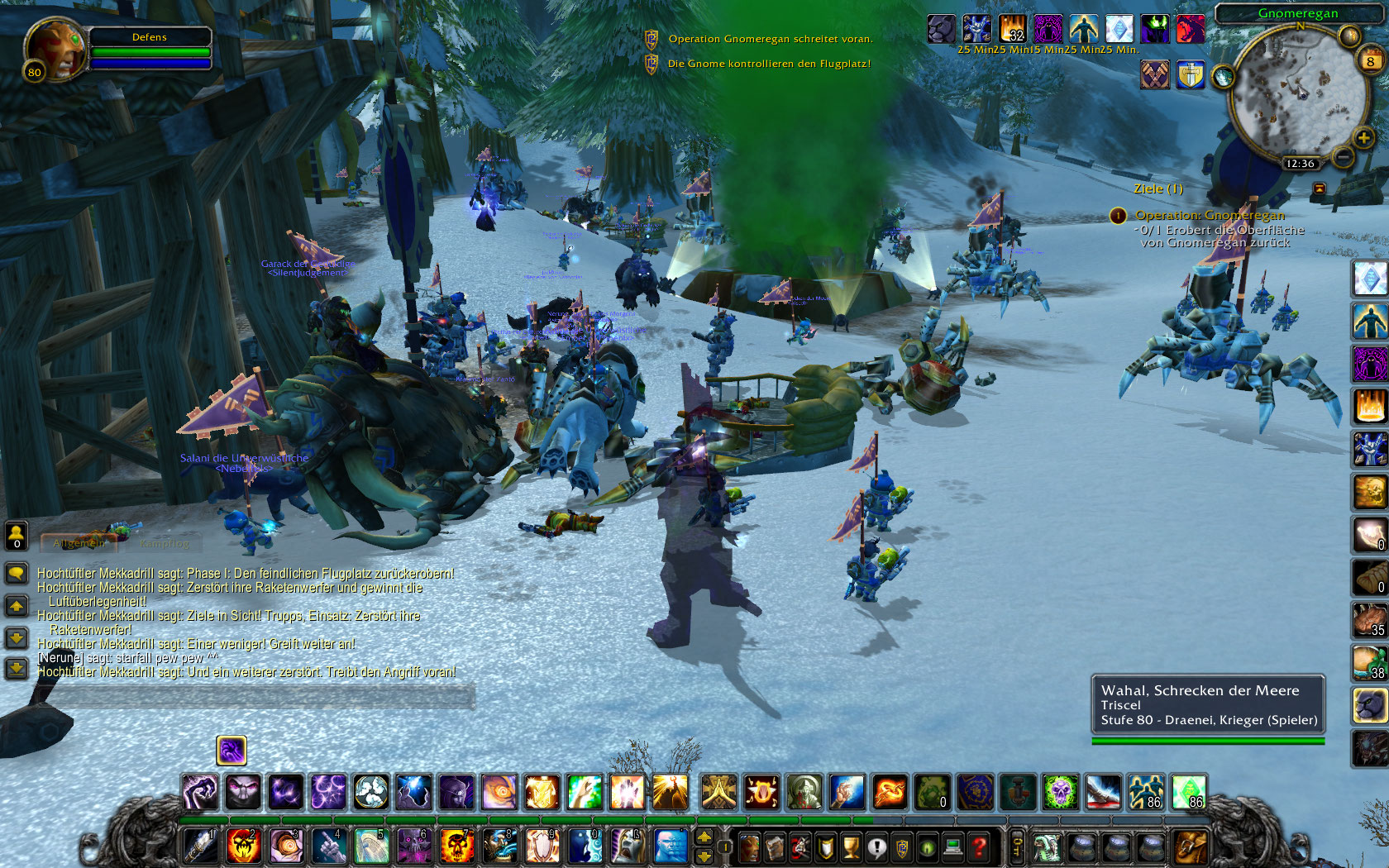Jump to newest messages with the green arrow
Screen dimensions: 1389x868
tap(17, 665)
